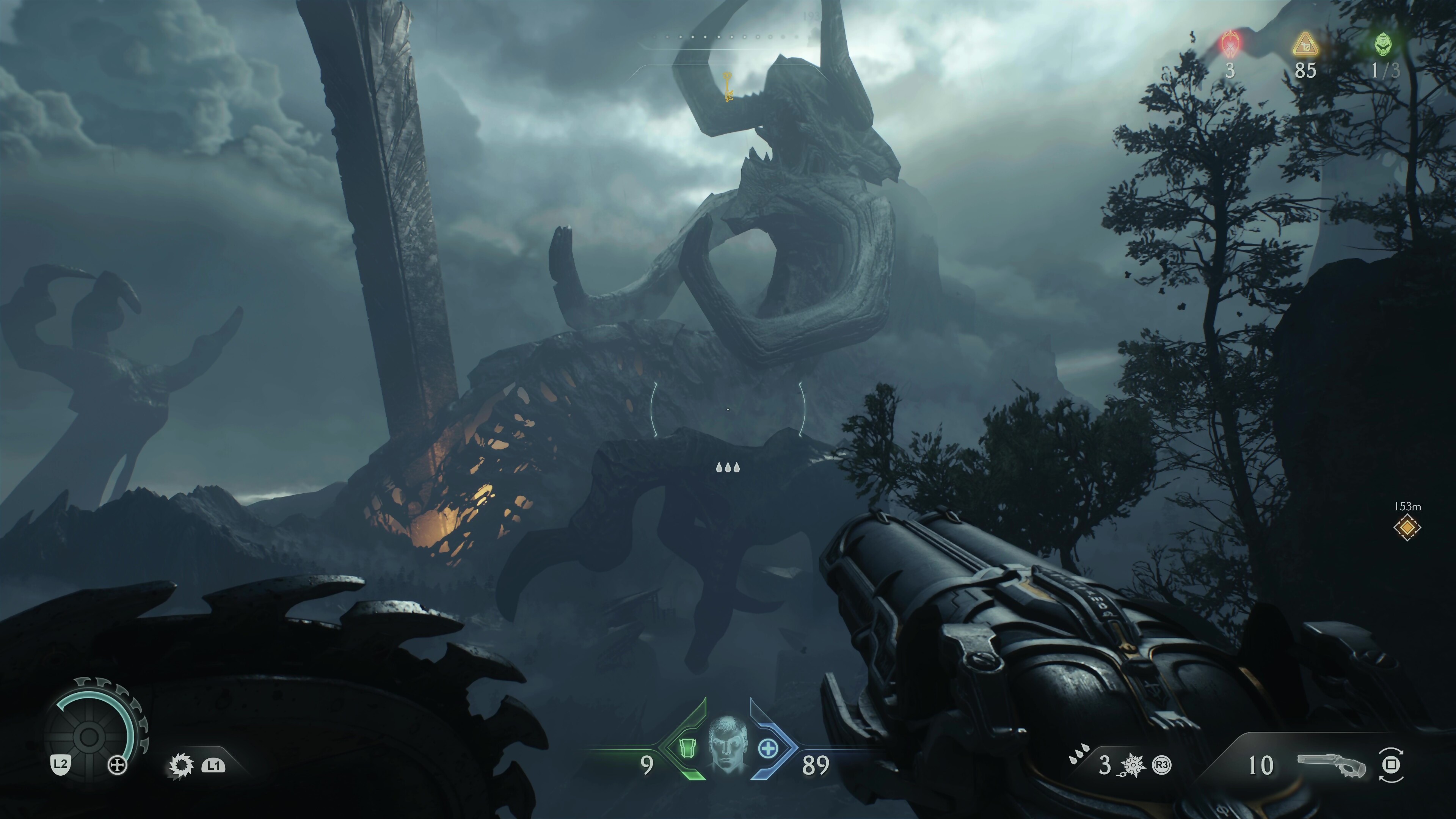Click the blue health cross icon

pos(767,749)
